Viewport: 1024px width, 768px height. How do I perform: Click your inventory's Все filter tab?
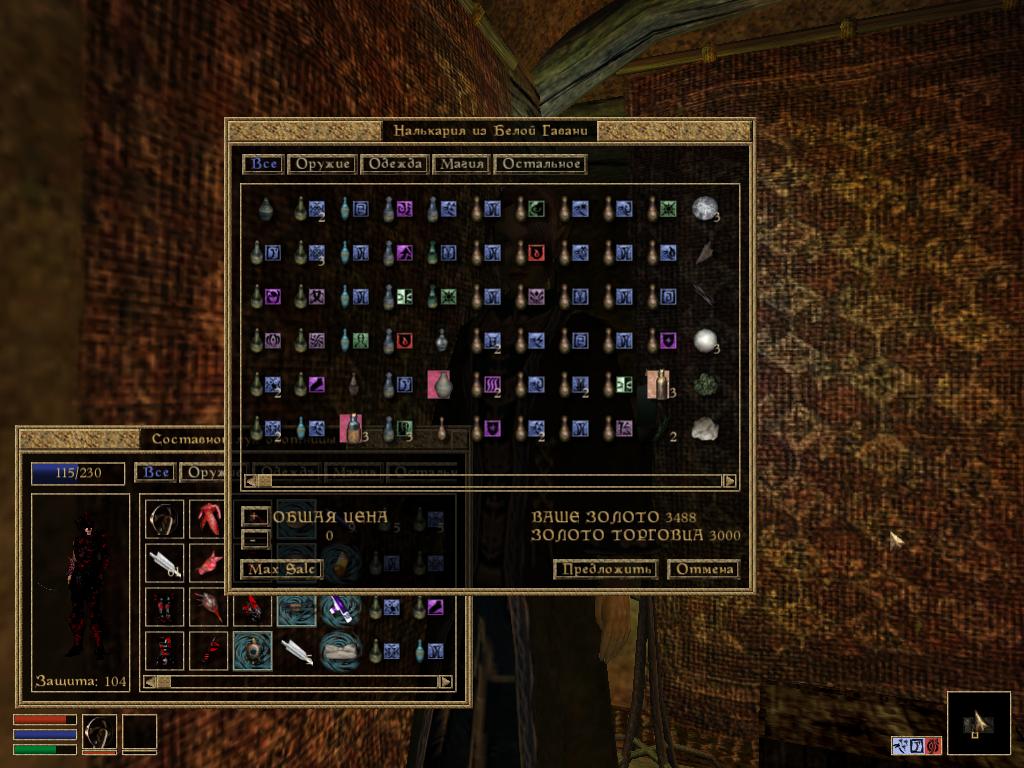pos(154,473)
